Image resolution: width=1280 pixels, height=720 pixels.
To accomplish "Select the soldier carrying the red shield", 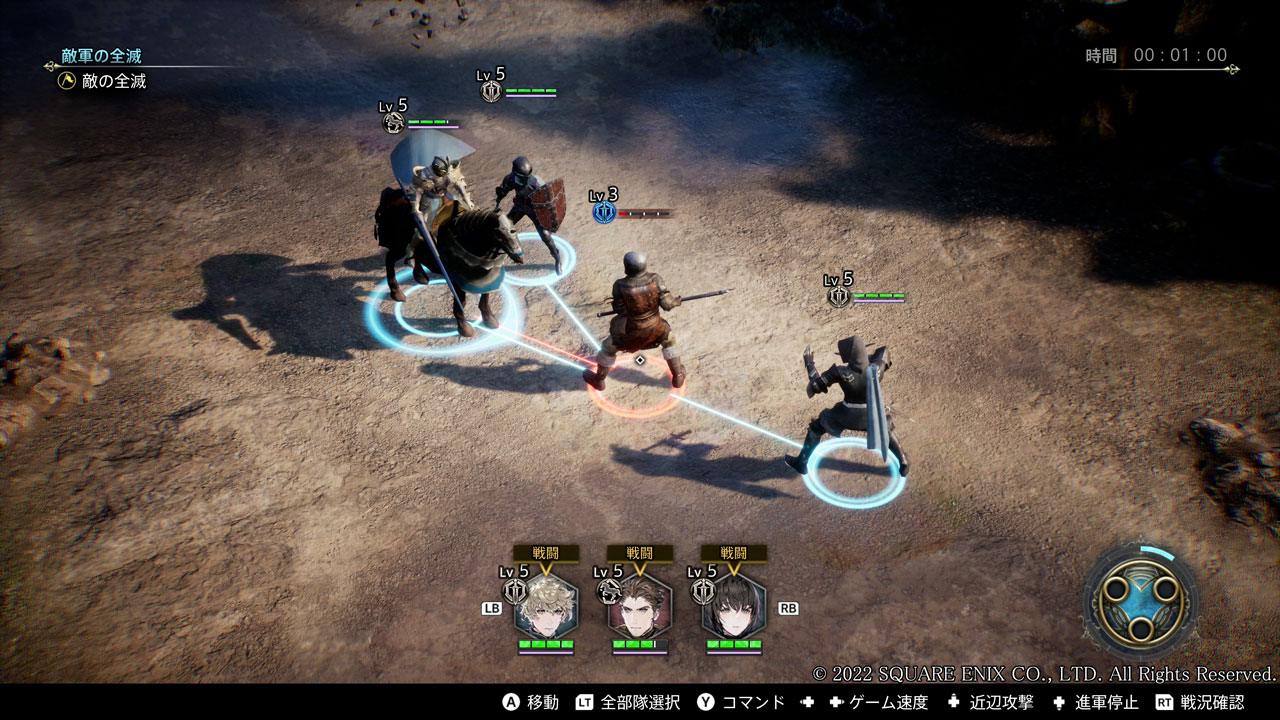I will click(530, 205).
